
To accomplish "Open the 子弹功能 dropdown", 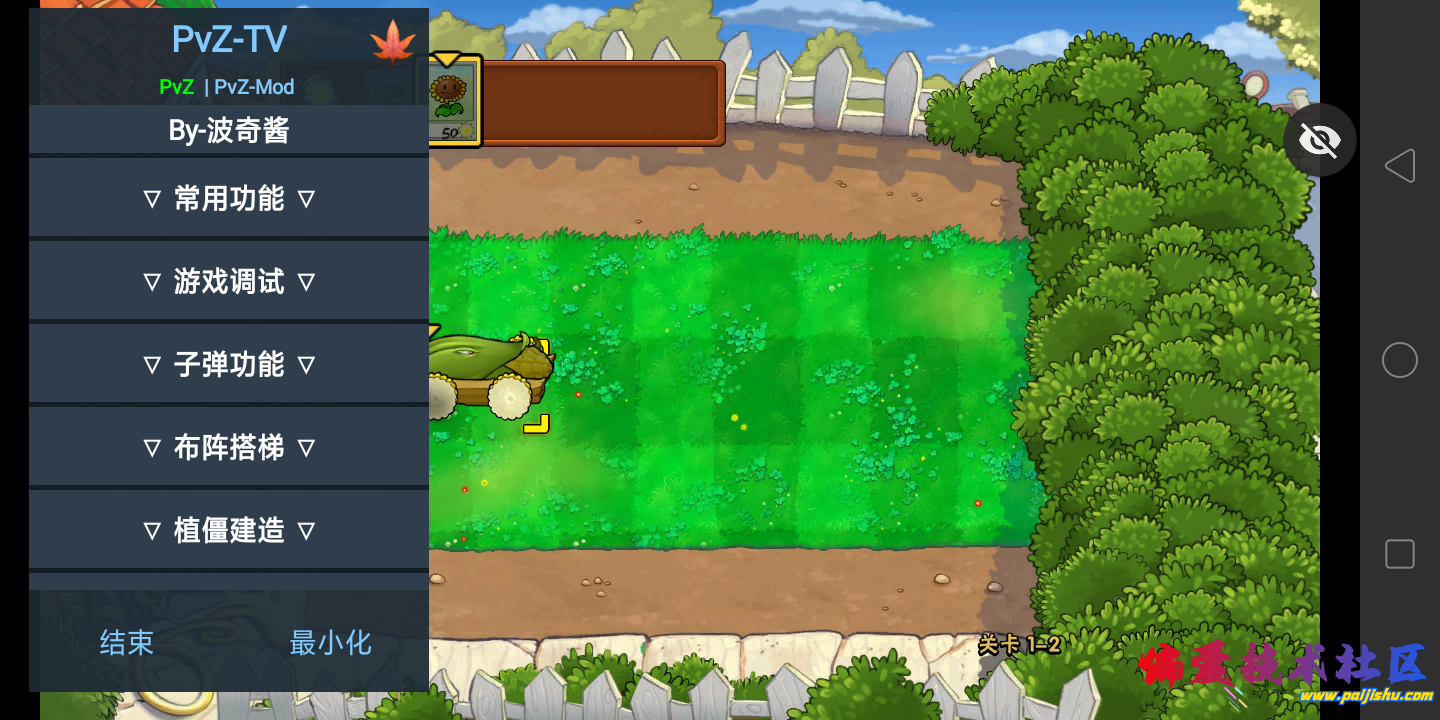I will pyautogui.click(x=228, y=364).
